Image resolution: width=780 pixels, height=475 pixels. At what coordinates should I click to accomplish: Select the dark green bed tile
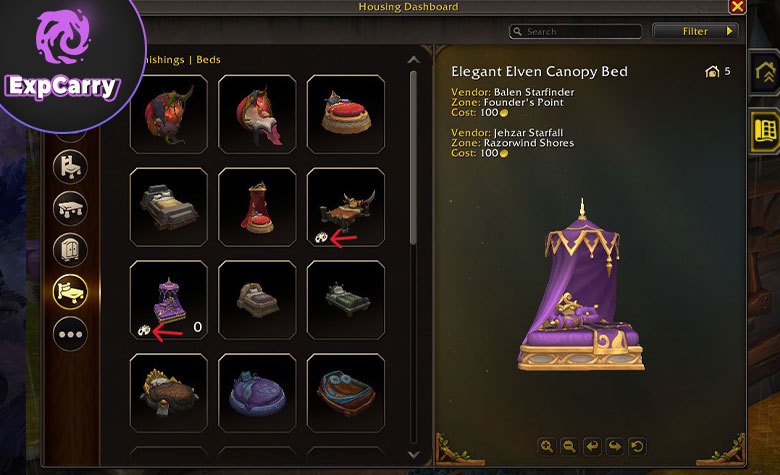(x=345, y=299)
